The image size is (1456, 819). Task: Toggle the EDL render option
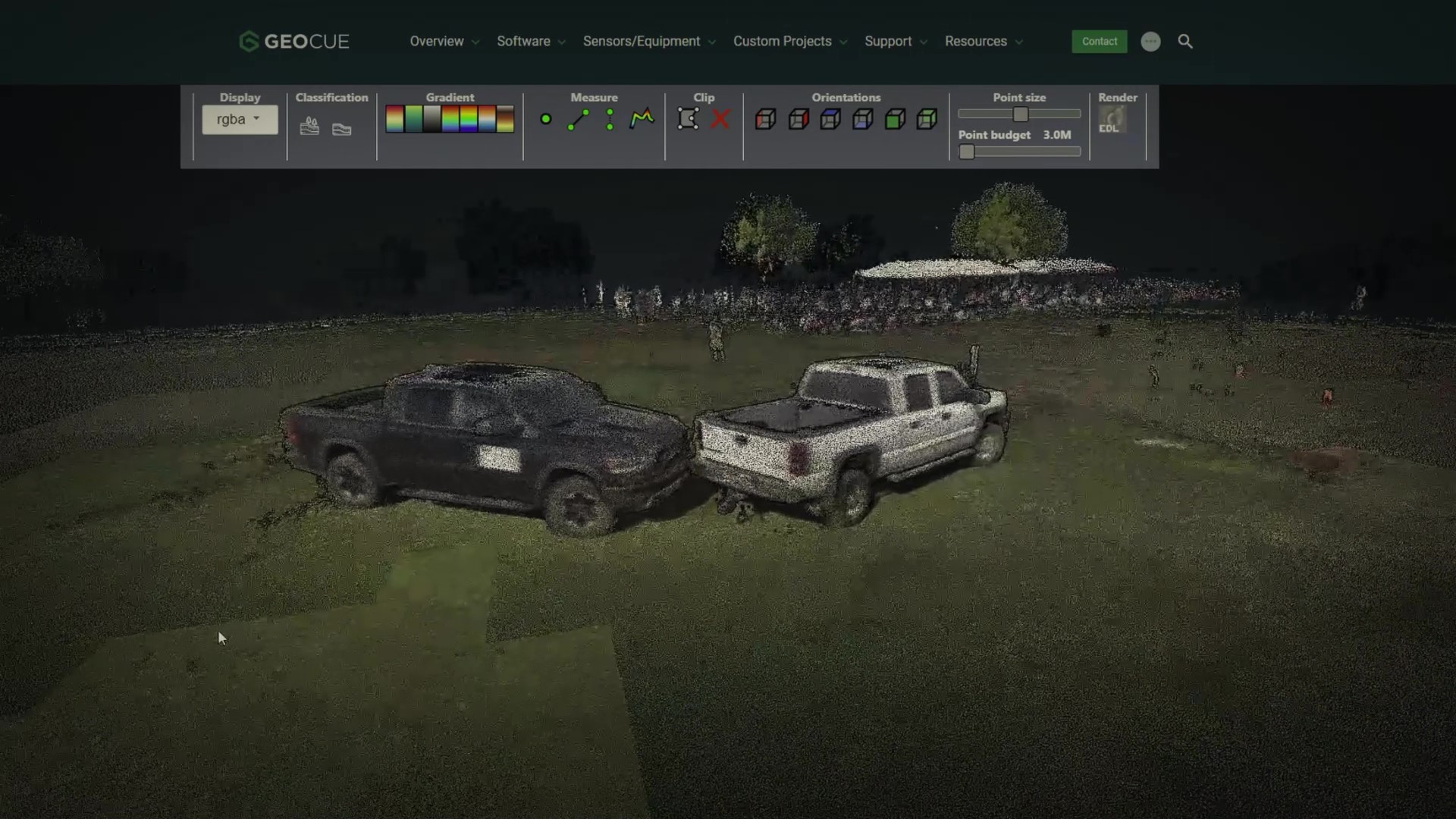click(x=1112, y=120)
